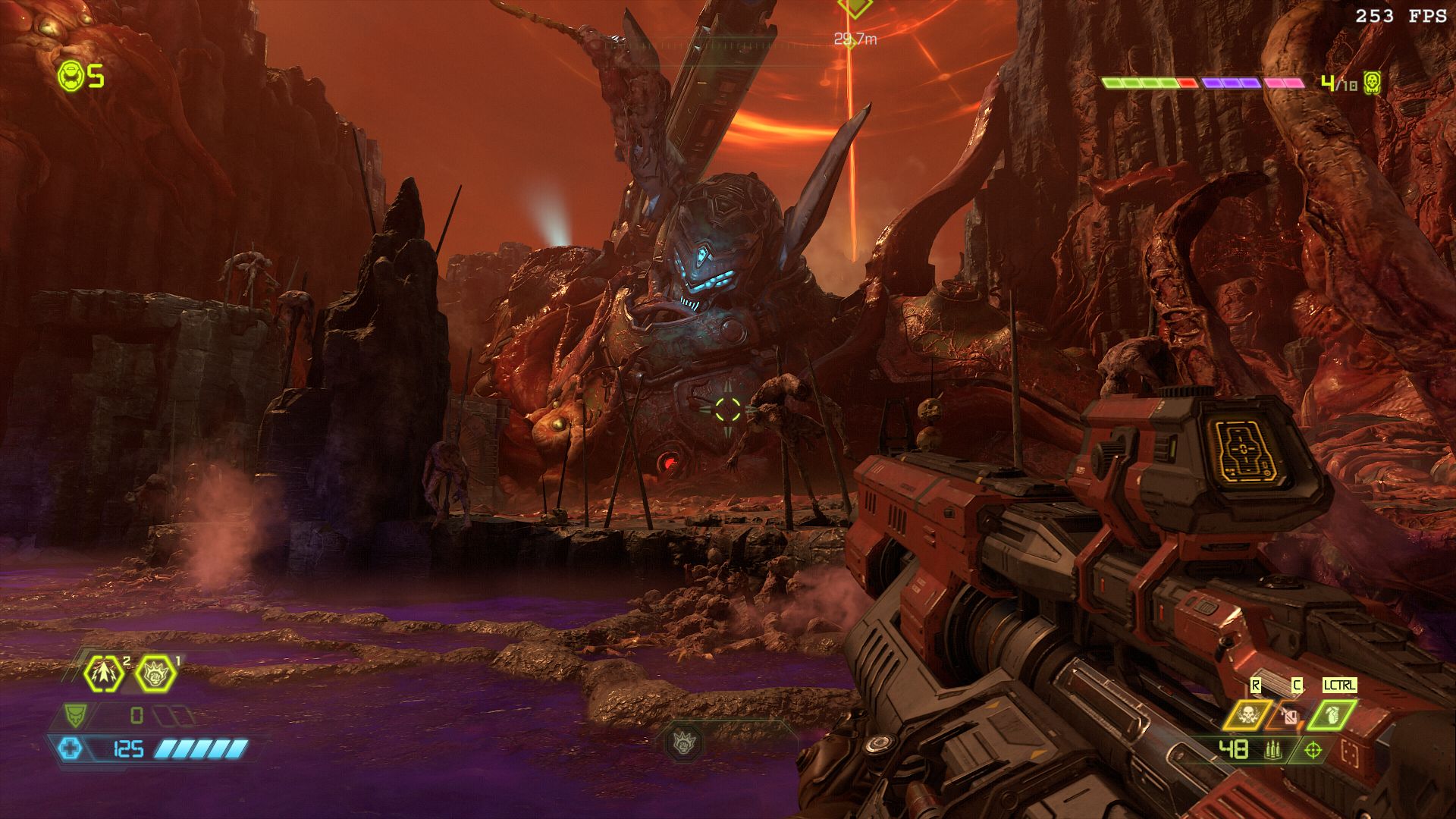The image size is (1456, 819).
Task: Click the green armor shield icon
Action: (74, 714)
